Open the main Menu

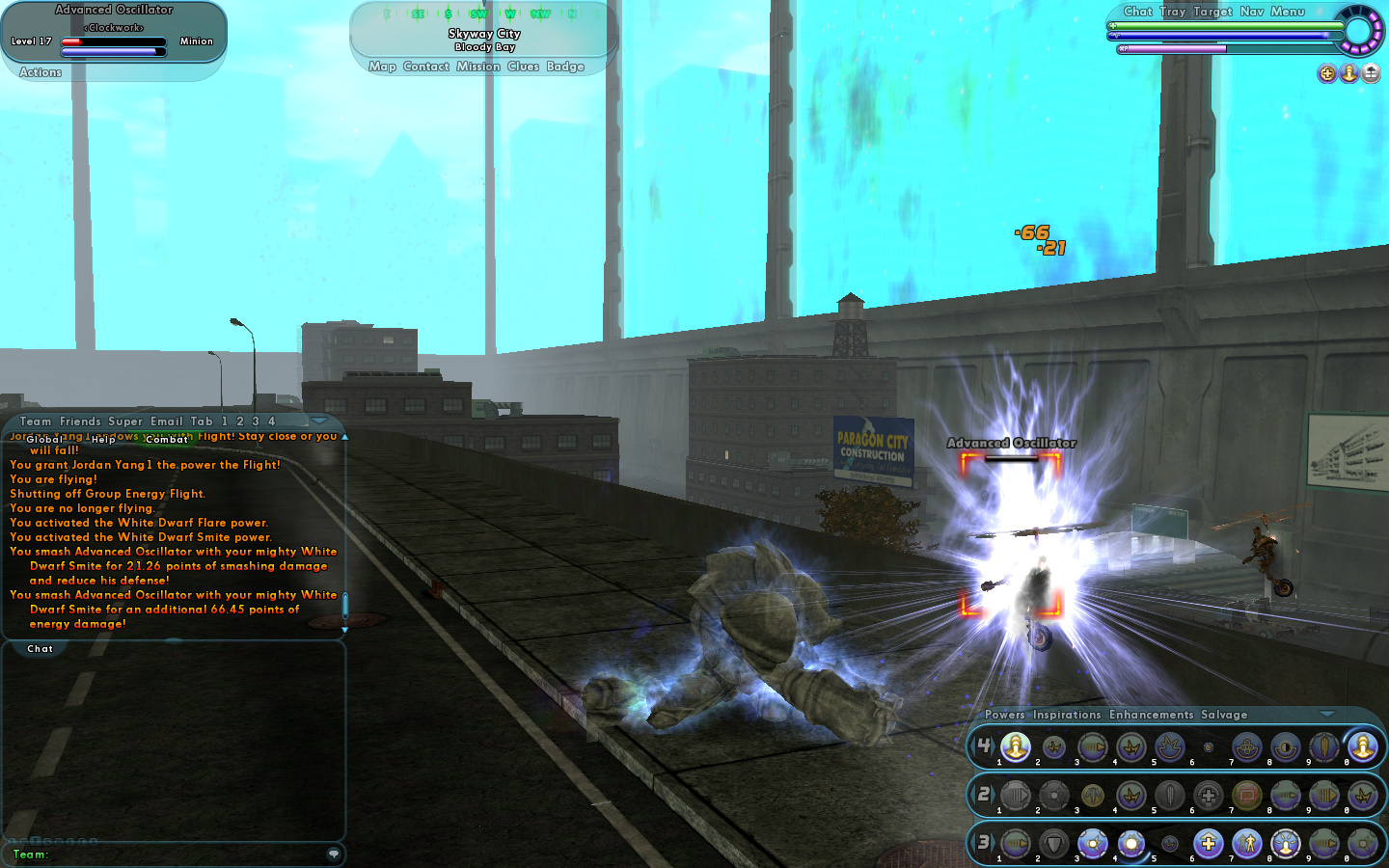point(1288,12)
